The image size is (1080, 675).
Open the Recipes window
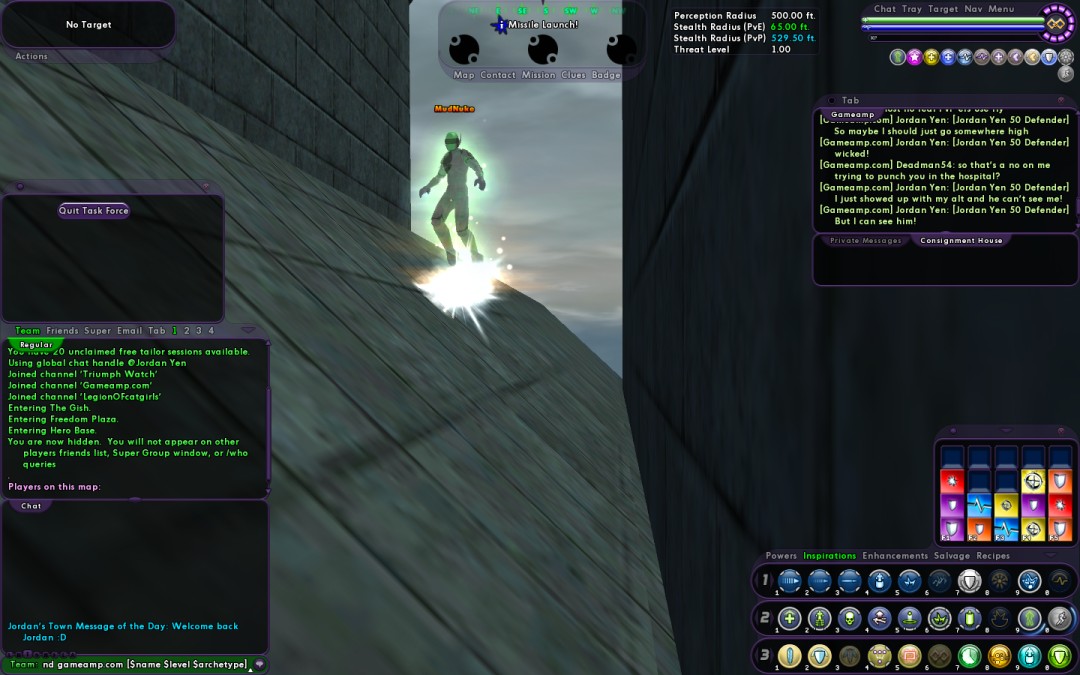coord(993,556)
